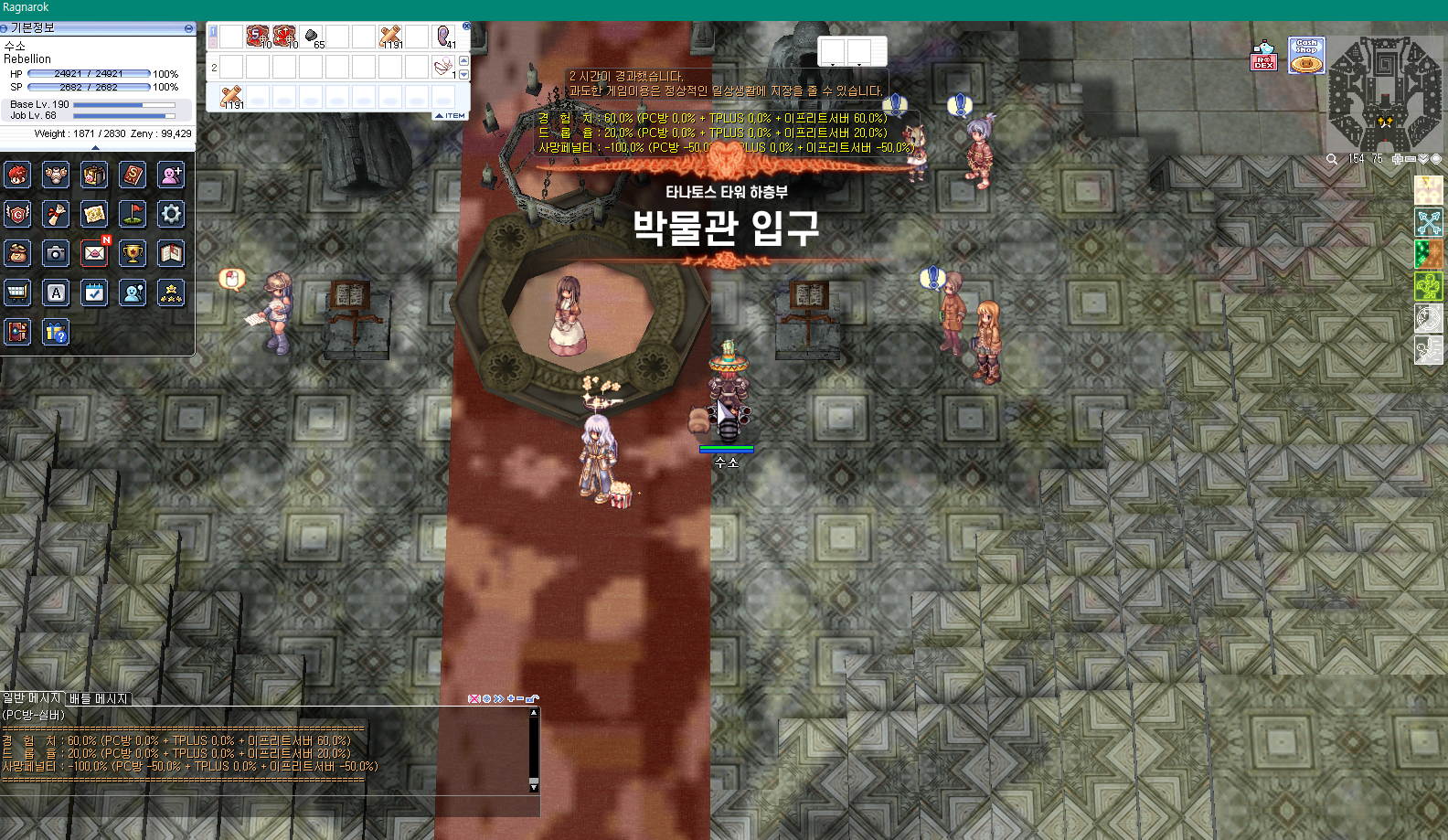Image resolution: width=1448 pixels, height=840 pixels.
Task: Switch to the 배틀 메시지 chat tab
Action: (x=97, y=697)
